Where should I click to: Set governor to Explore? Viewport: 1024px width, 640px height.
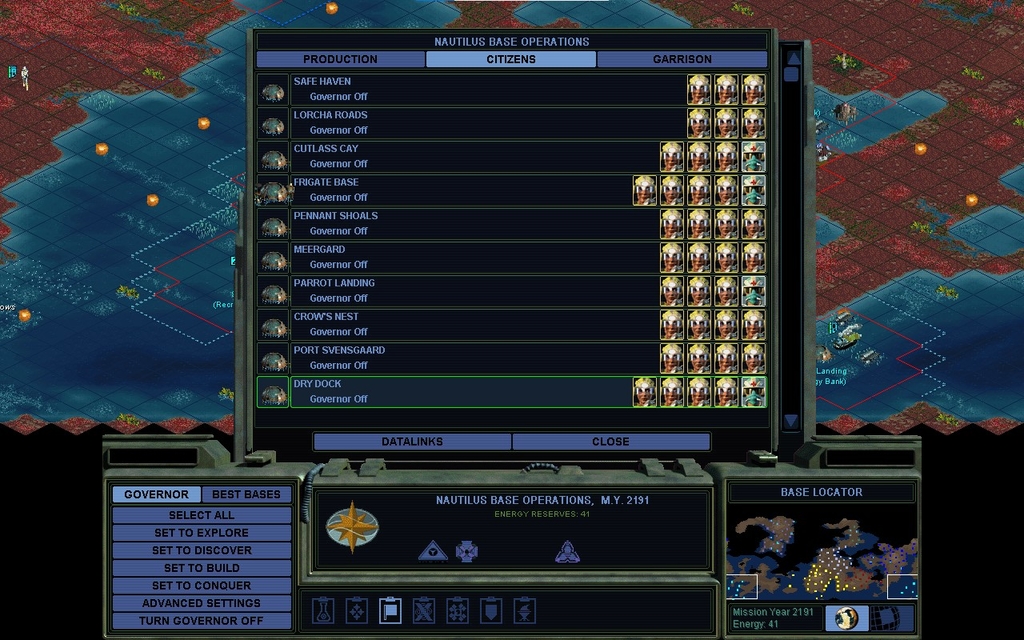[201, 533]
